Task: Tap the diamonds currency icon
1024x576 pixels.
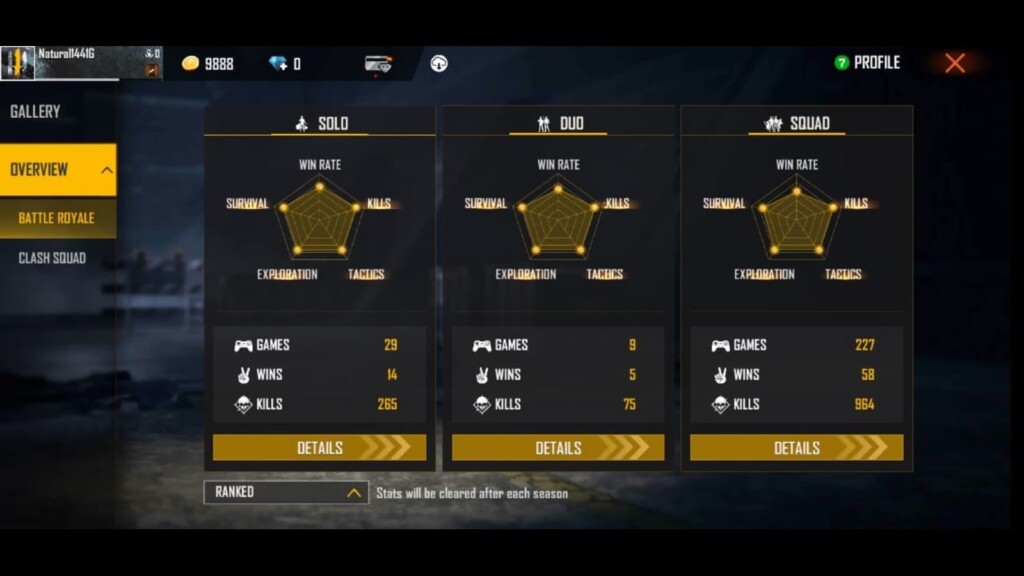Action: coord(278,64)
